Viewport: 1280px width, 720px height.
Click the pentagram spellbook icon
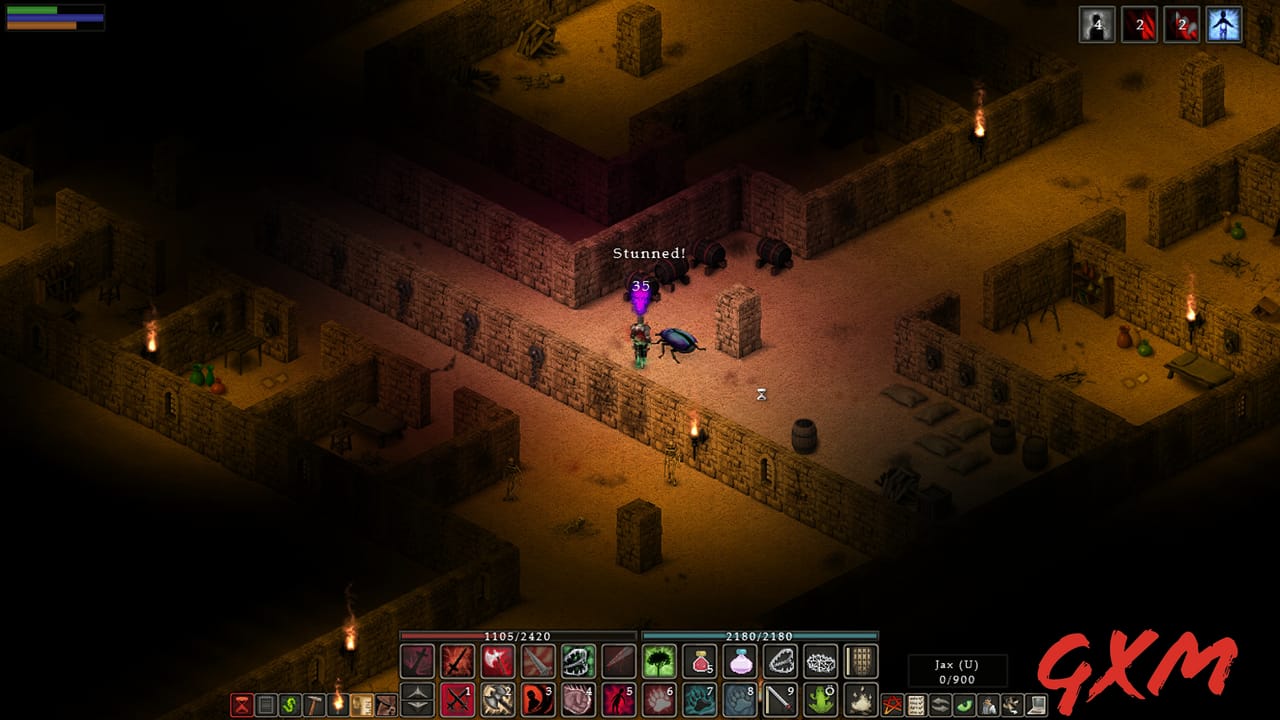[x=892, y=703]
